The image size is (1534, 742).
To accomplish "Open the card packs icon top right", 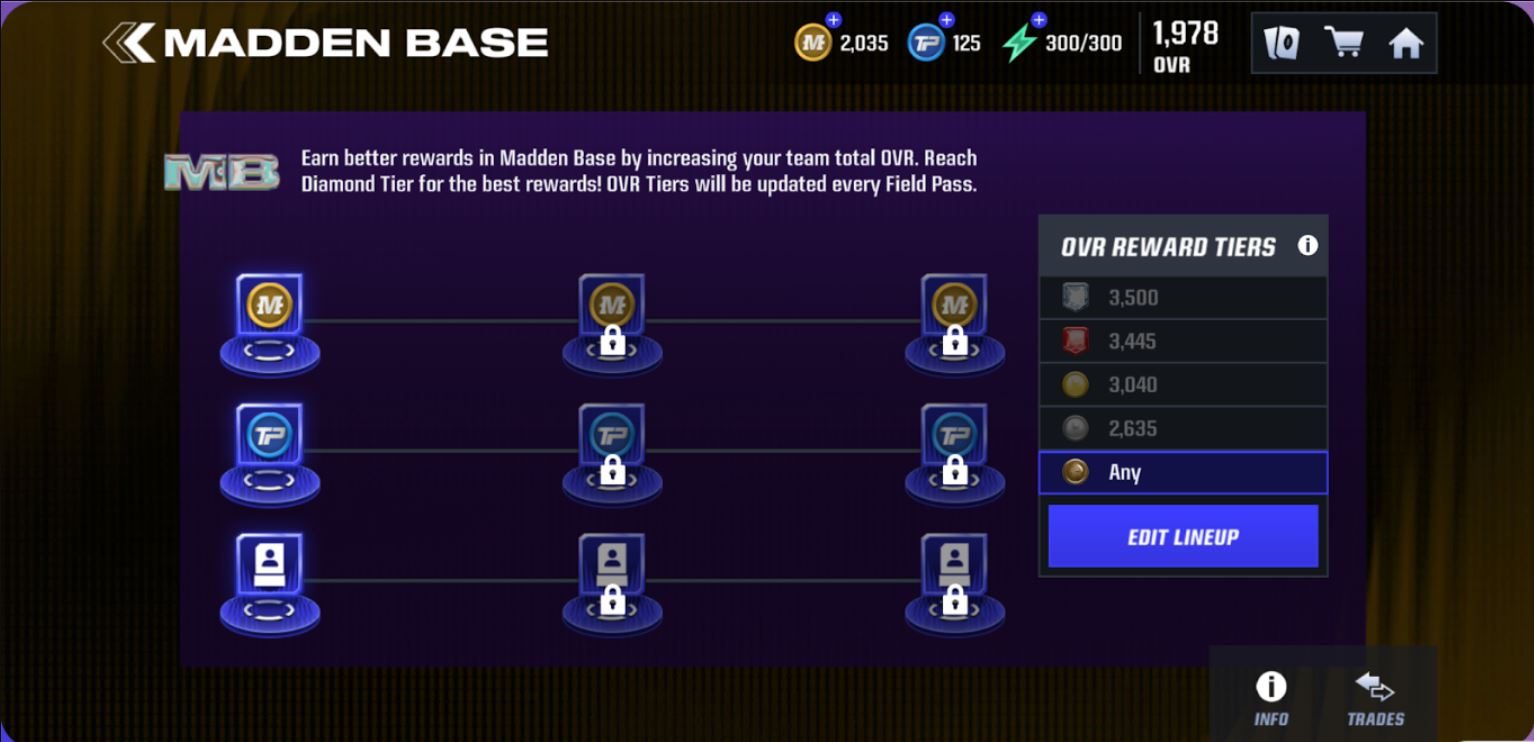I will click(1280, 43).
